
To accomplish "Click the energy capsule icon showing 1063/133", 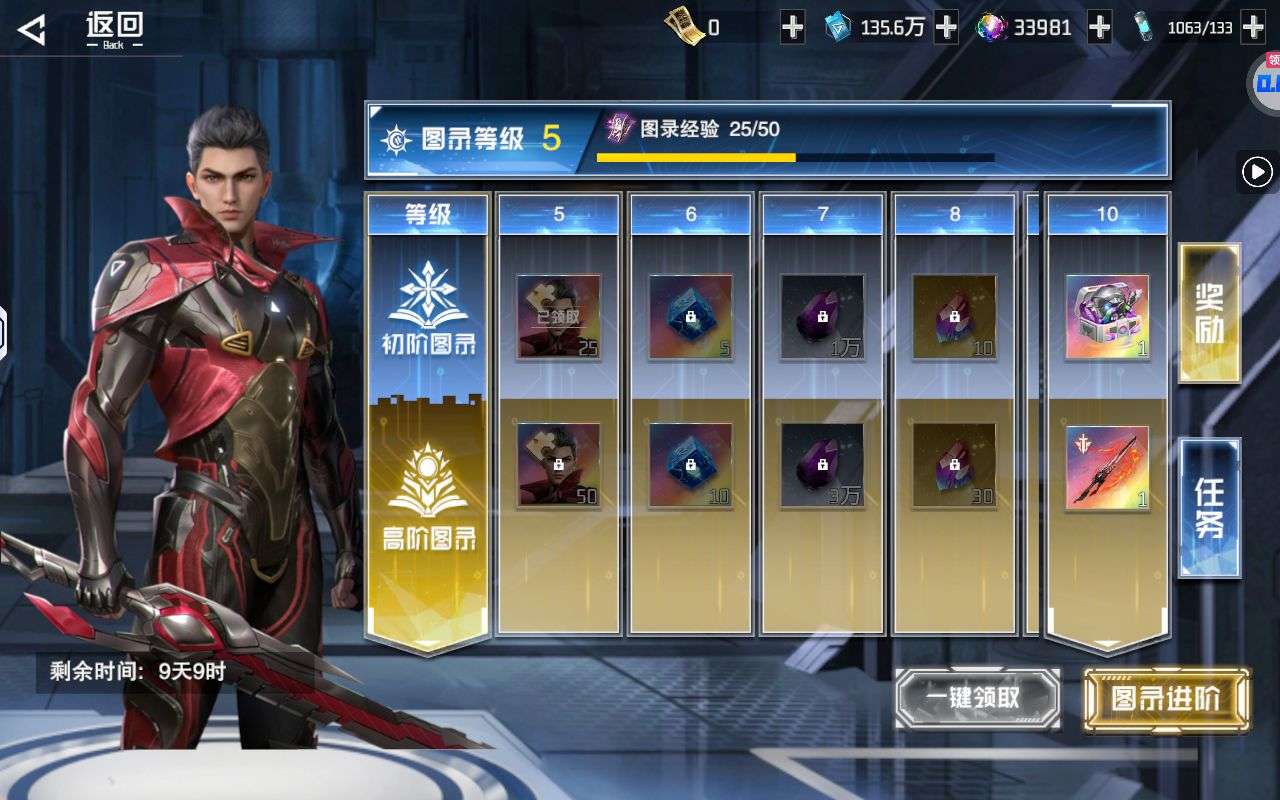I will pos(1143,27).
